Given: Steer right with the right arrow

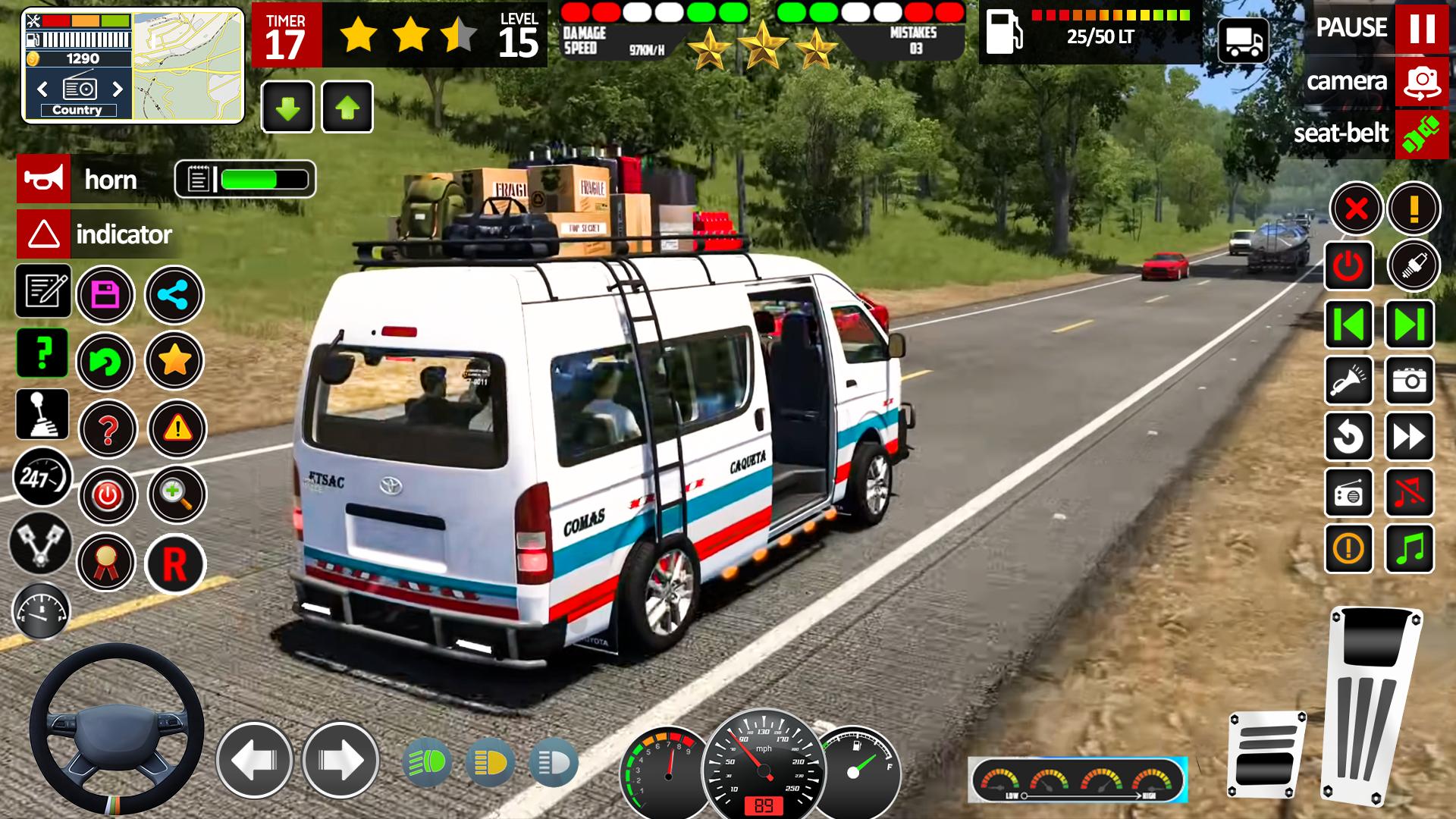Looking at the screenshot, I should pos(340,760).
